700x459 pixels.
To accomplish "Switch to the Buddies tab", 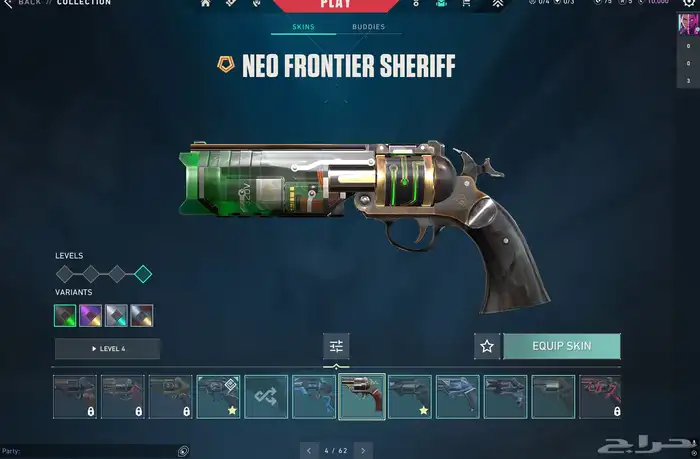I will coord(369,27).
